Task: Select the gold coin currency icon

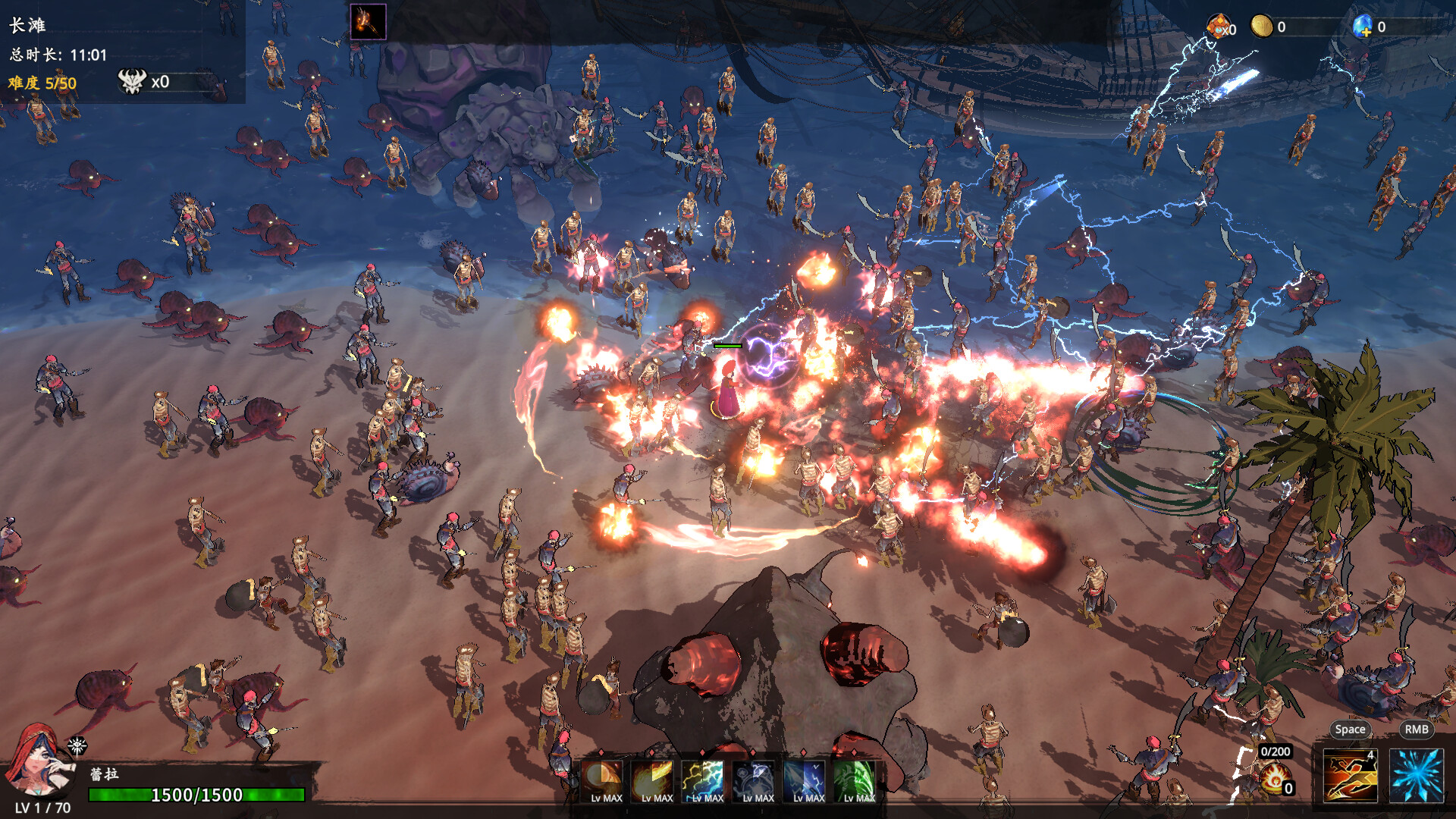Action: (x=1261, y=27)
